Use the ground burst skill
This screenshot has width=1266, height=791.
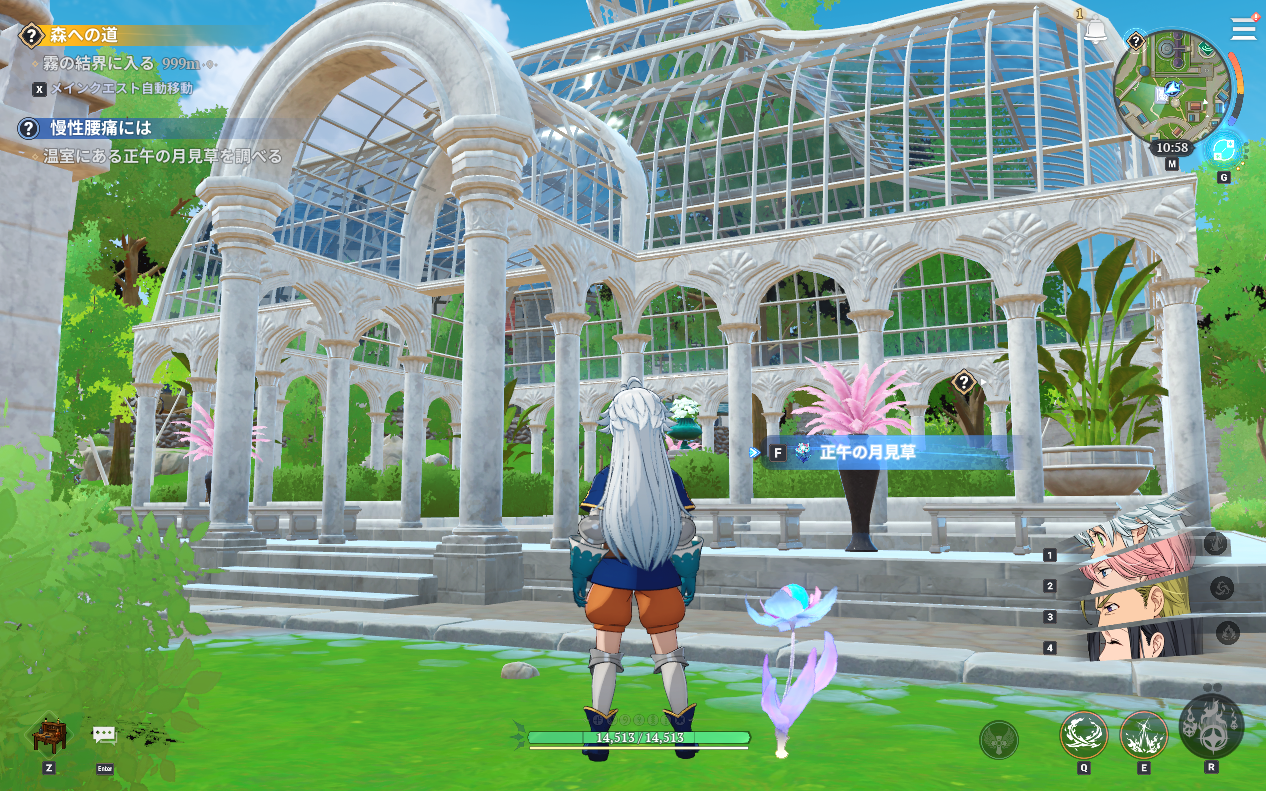(1143, 734)
